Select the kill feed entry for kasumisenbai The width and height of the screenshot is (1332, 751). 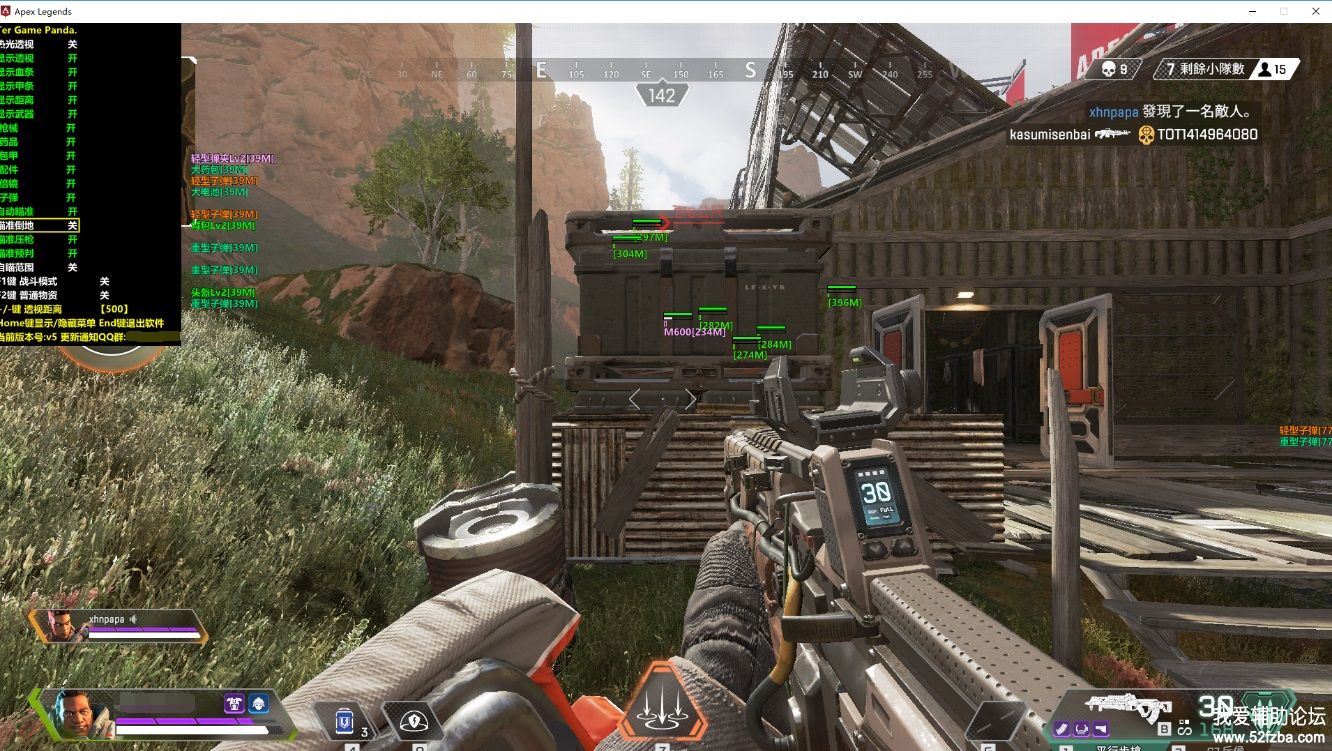1133,134
